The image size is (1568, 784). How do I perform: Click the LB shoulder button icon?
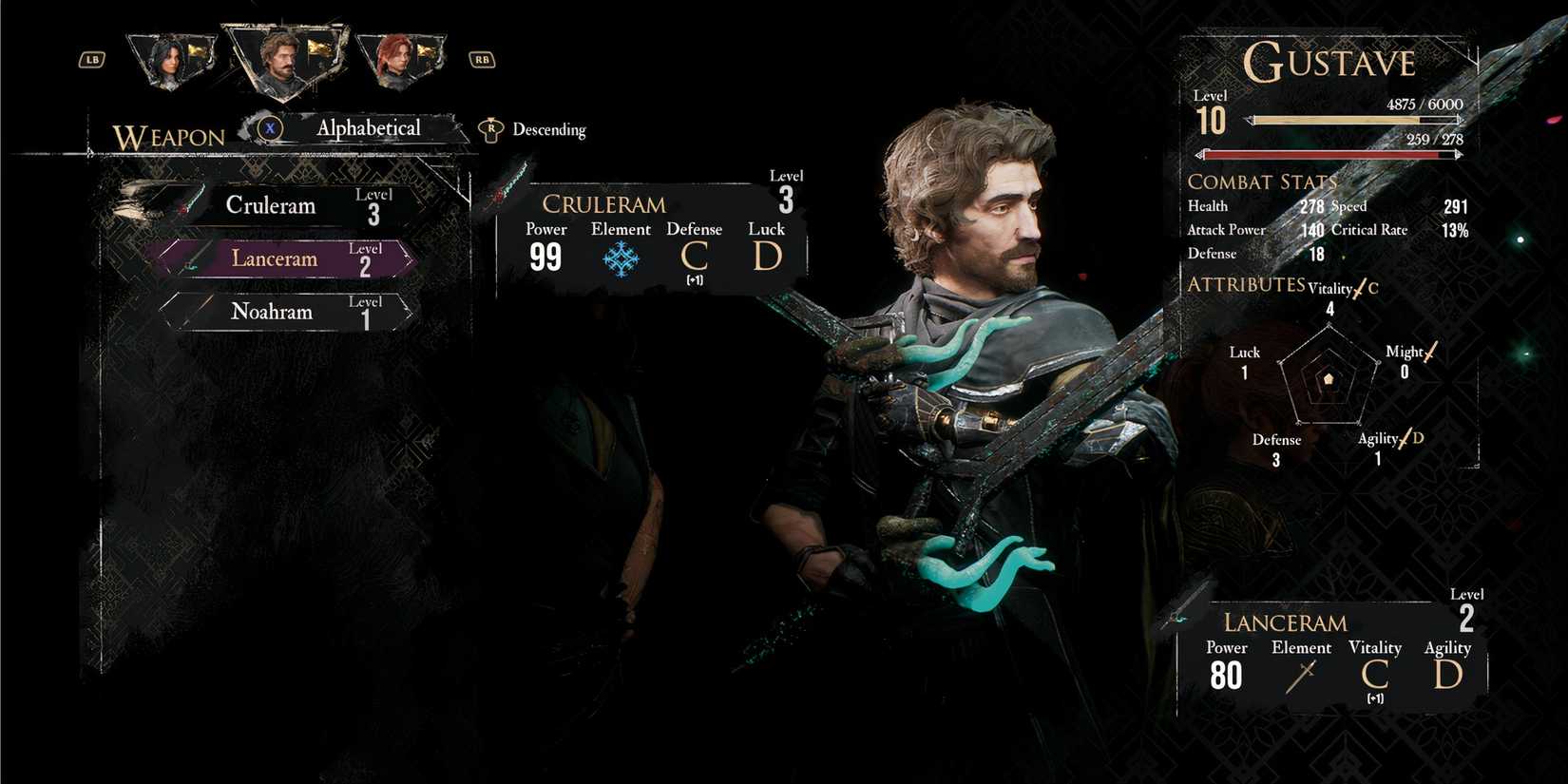[90, 59]
